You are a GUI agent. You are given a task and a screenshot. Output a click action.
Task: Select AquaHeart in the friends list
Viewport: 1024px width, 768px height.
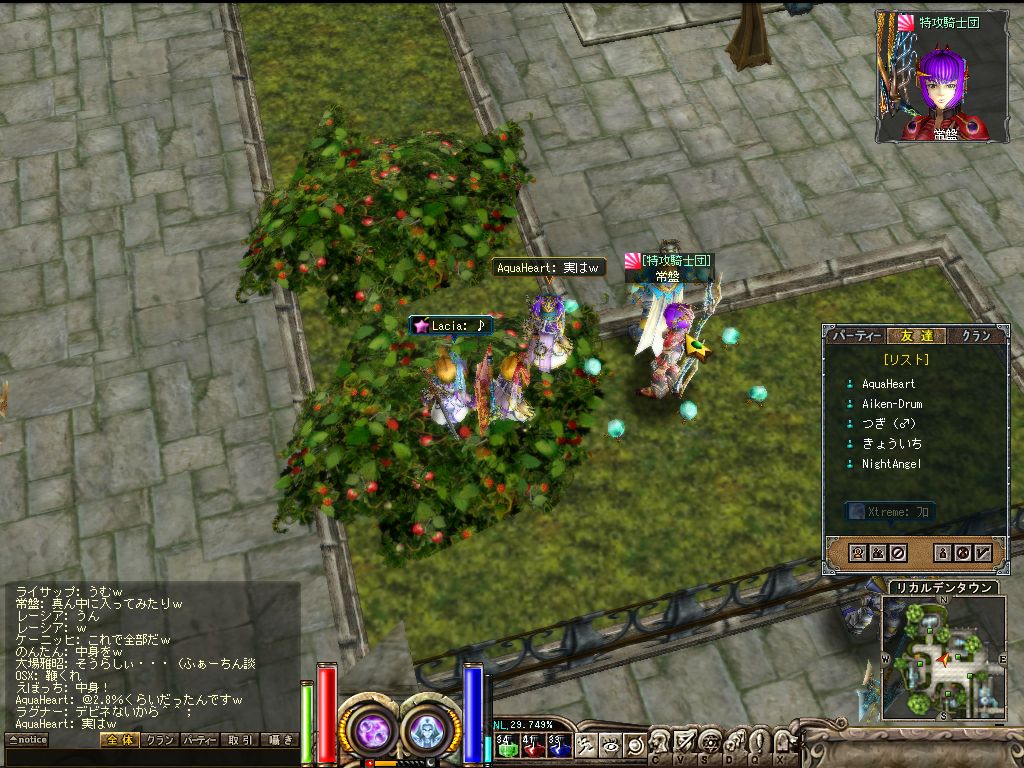(x=888, y=384)
